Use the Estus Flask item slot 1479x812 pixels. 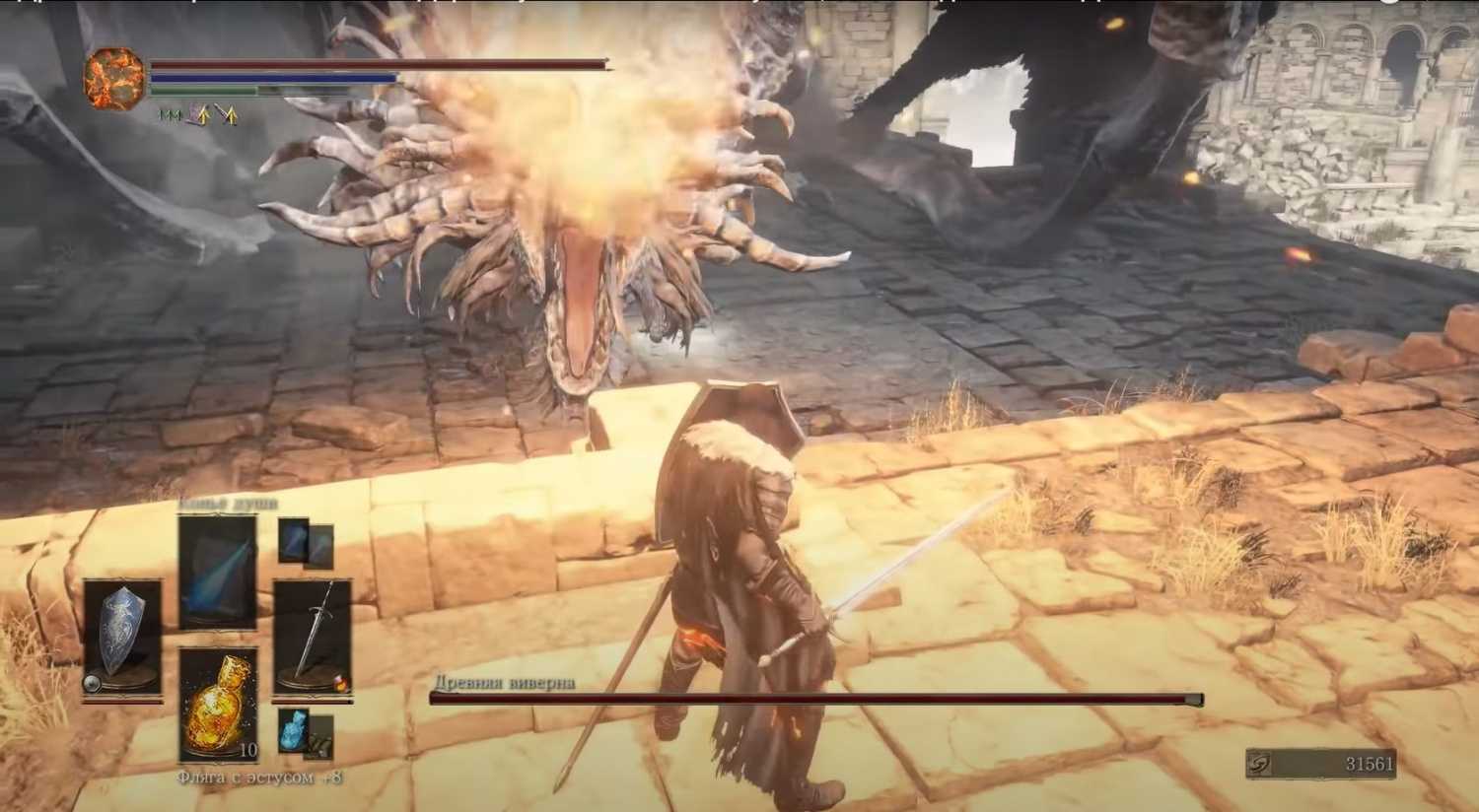click(218, 704)
